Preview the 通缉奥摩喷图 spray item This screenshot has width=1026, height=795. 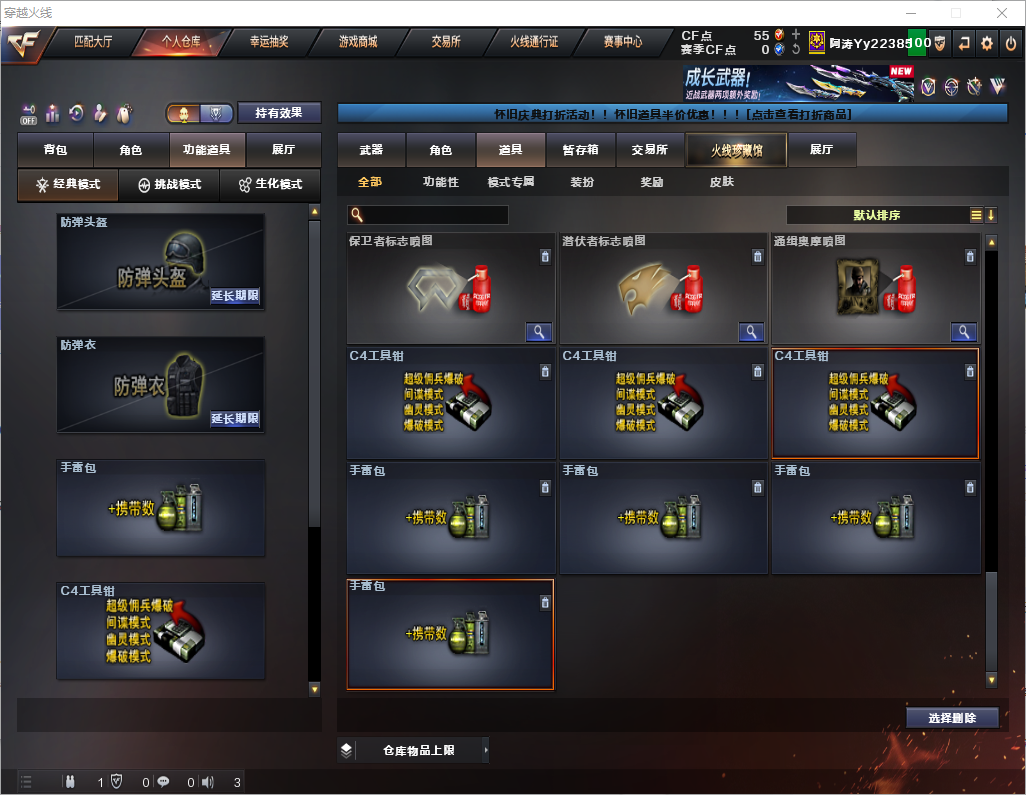pos(964,332)
